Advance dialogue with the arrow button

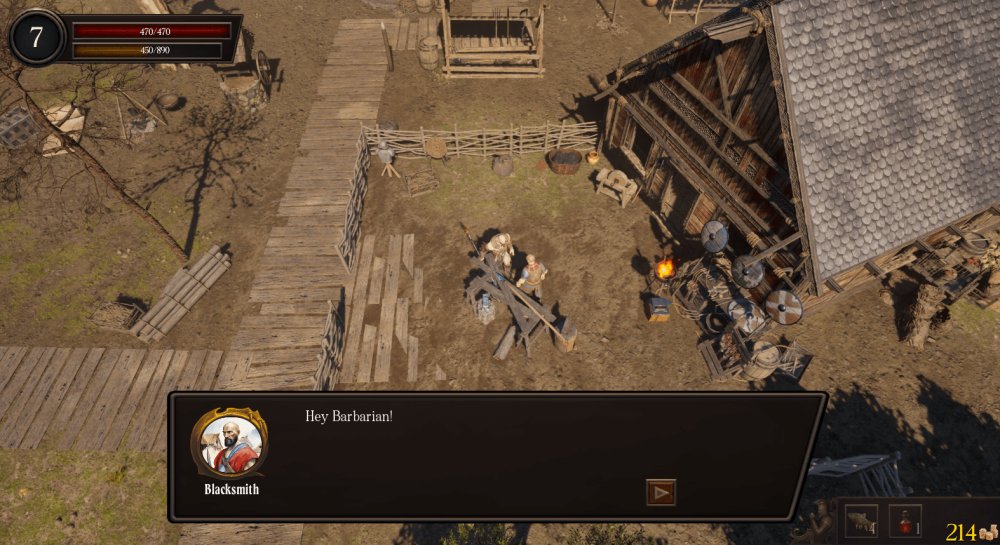[x=661, y=492]
